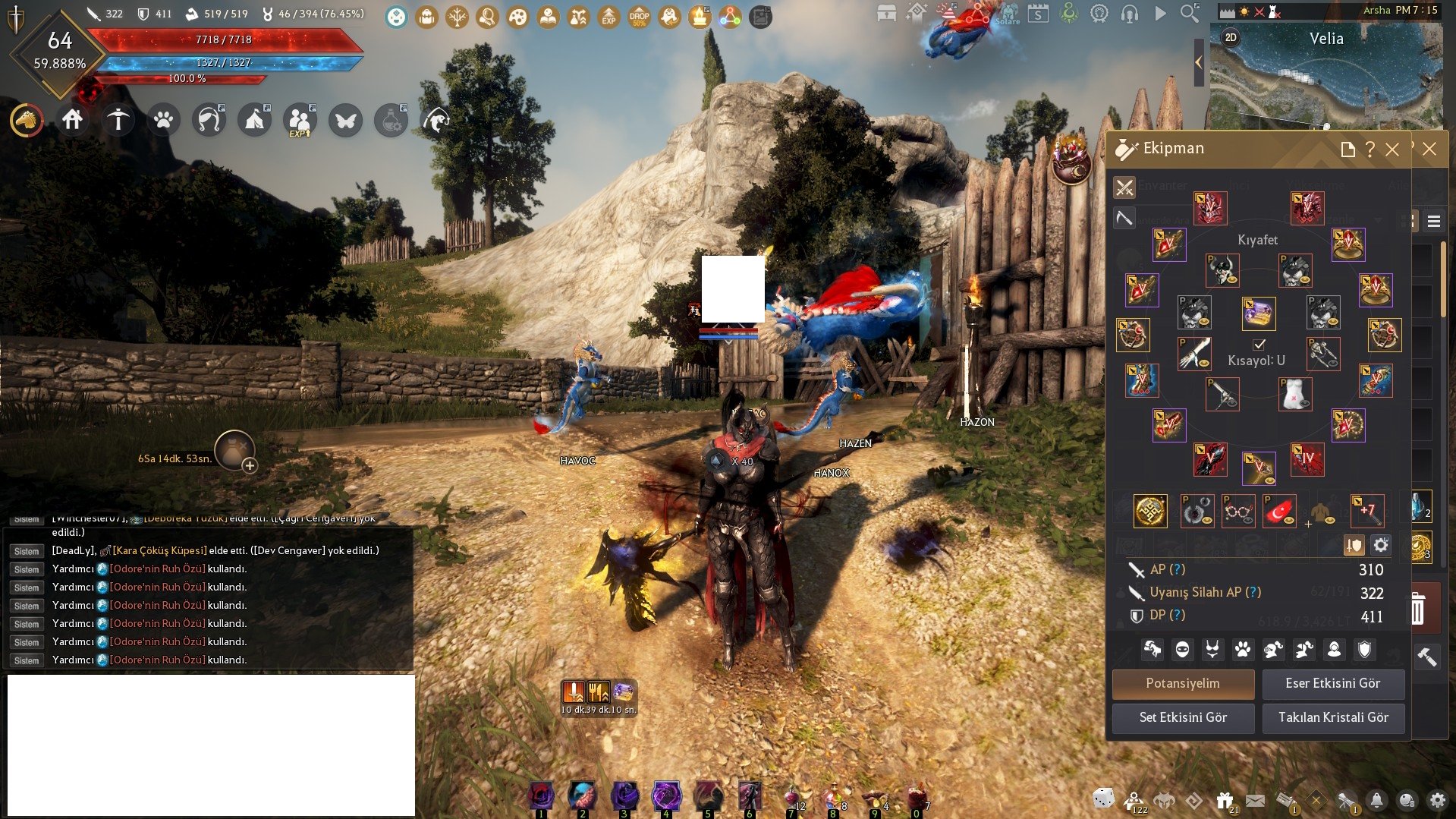The image size is (1456, 819).
Task: Open the gift icon showing 21 rewards
Action: pos(1224,799)
